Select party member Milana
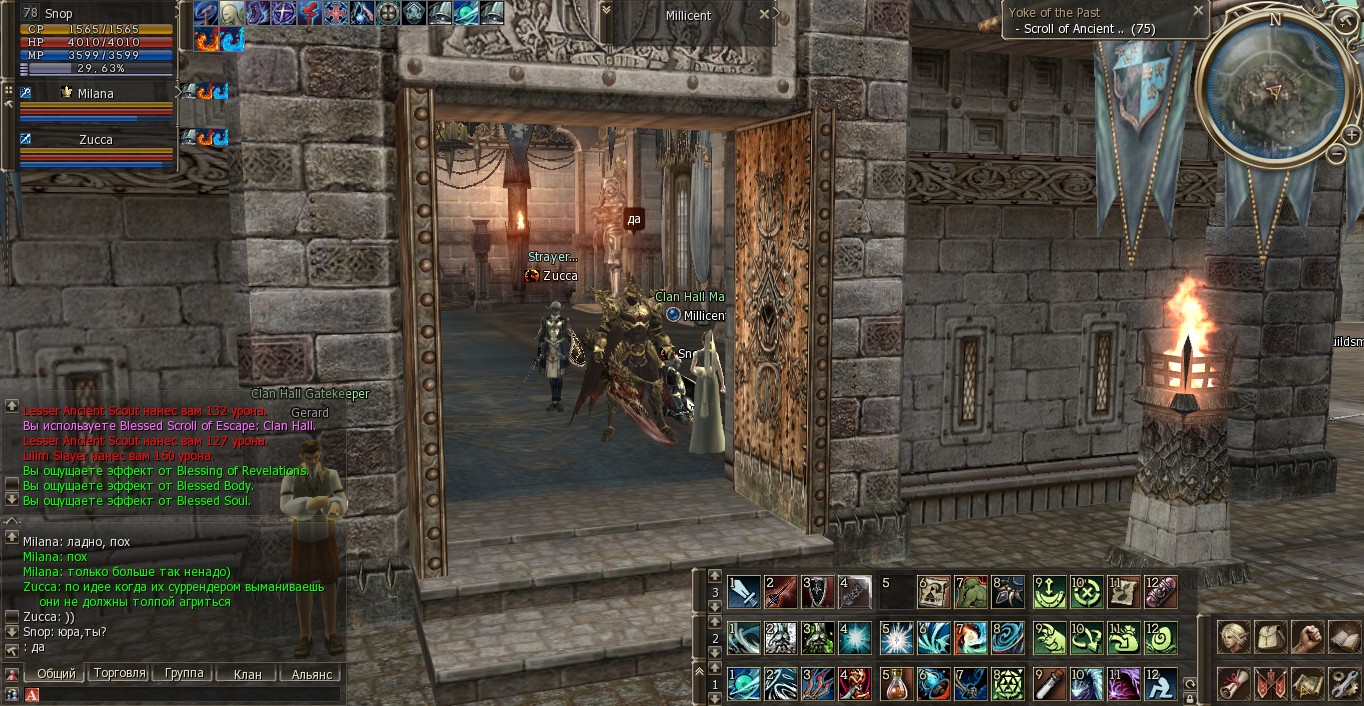The image size is (1364, 706). coord(95,93)
